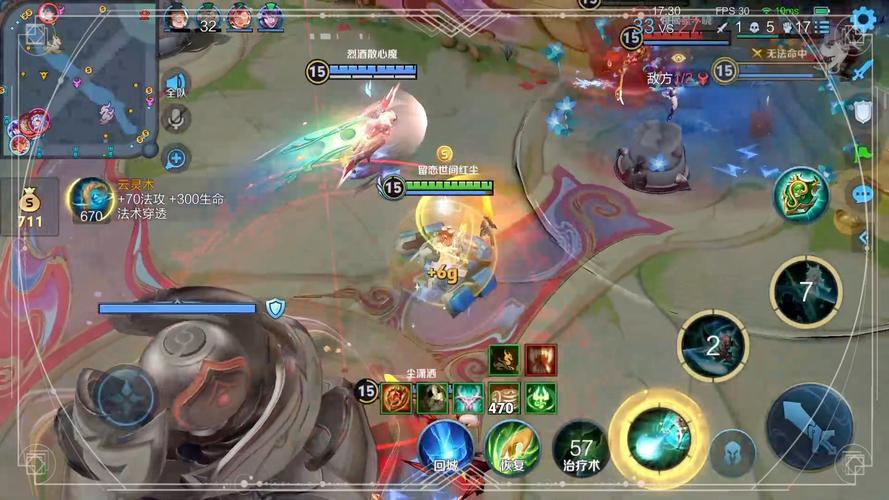889x500 pixels.
Task: Click the battlefield minimap
Action: click(79, 79)
